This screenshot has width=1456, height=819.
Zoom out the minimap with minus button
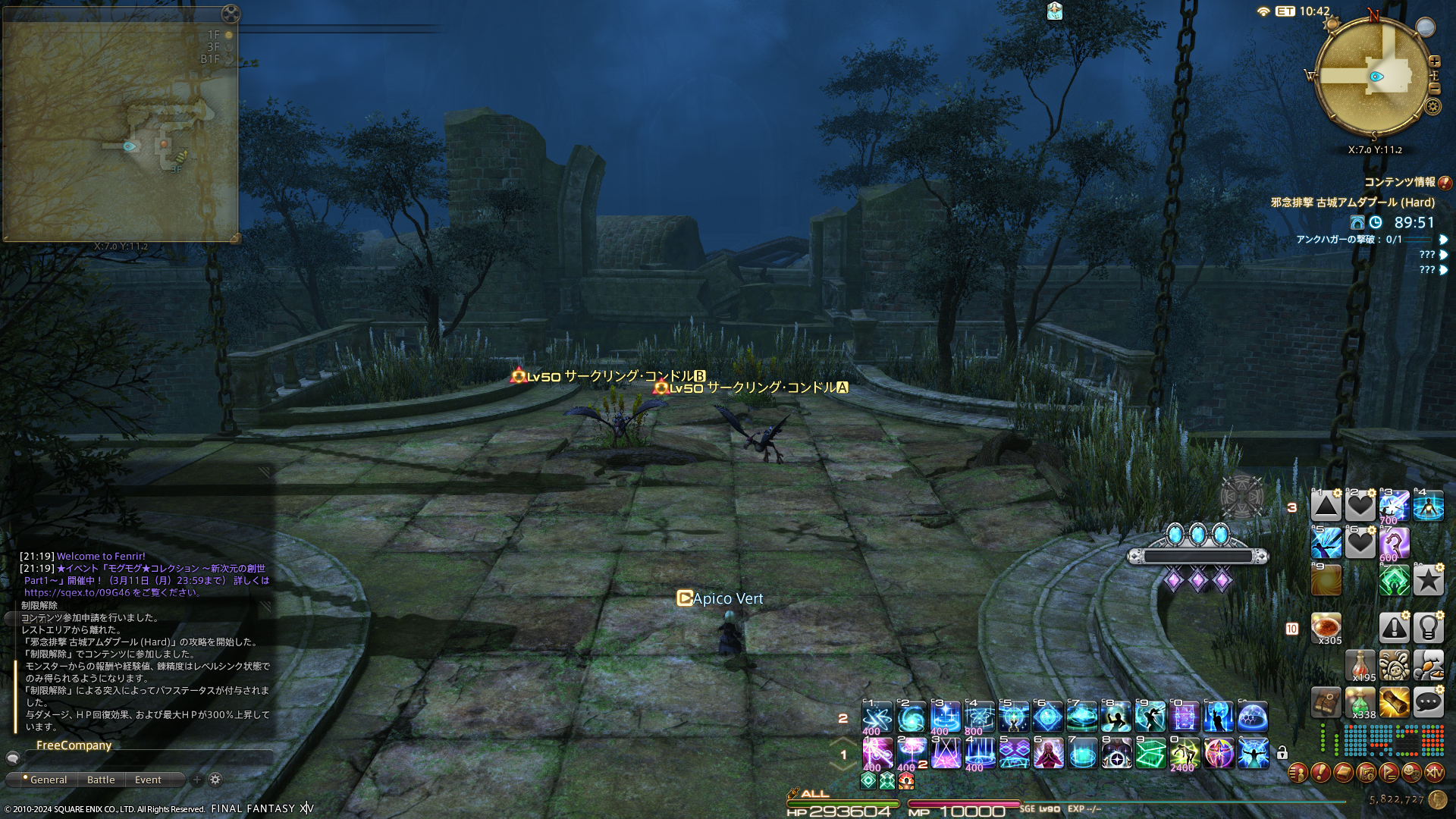tap(1434, 89)
